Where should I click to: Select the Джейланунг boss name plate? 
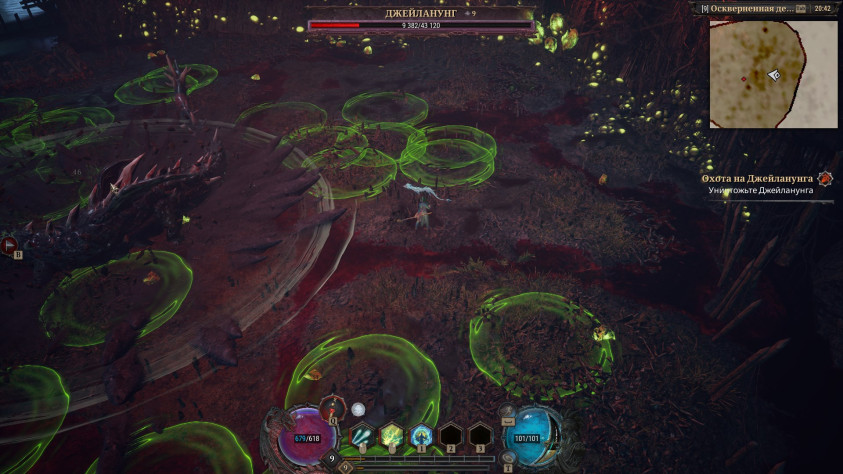pos(421,14)
